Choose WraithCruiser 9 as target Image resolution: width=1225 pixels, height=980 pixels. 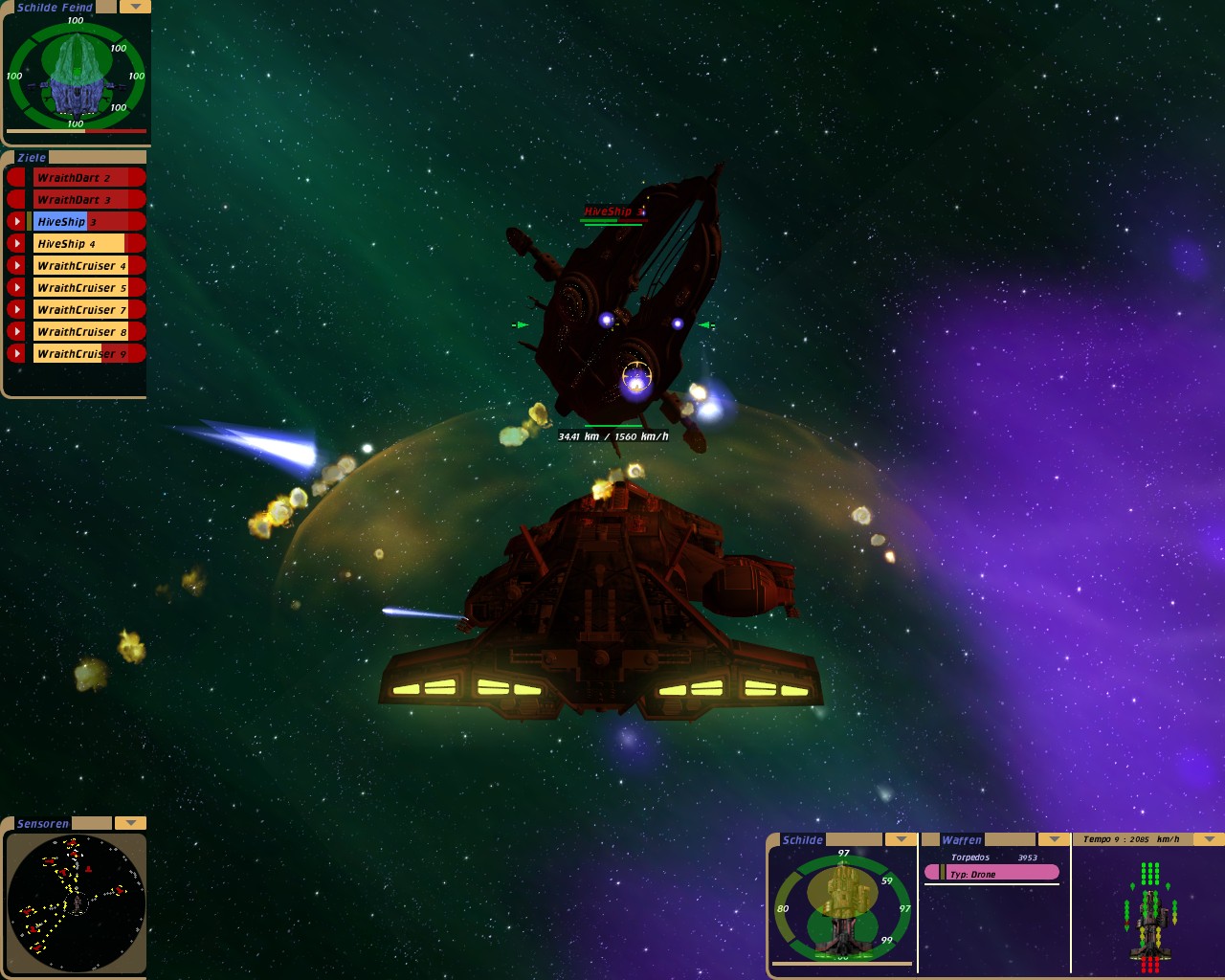pos(86,354)
